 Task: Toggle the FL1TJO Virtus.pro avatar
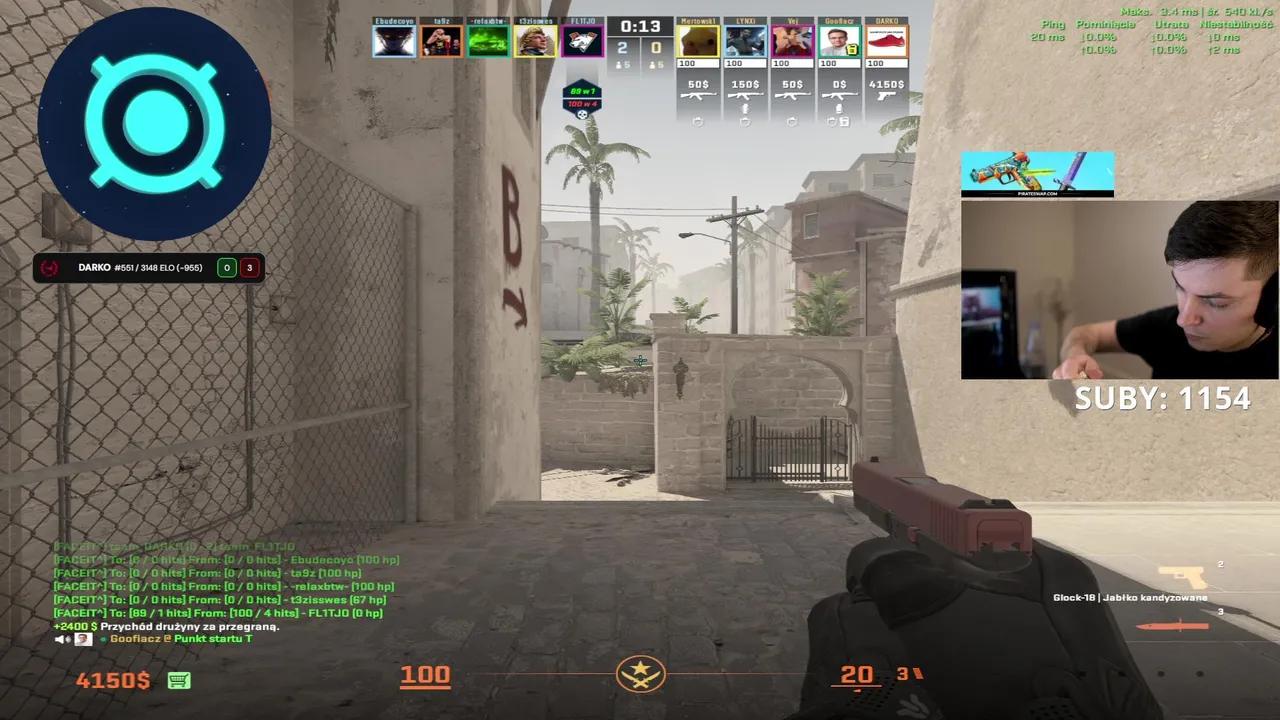coord(582,40)
